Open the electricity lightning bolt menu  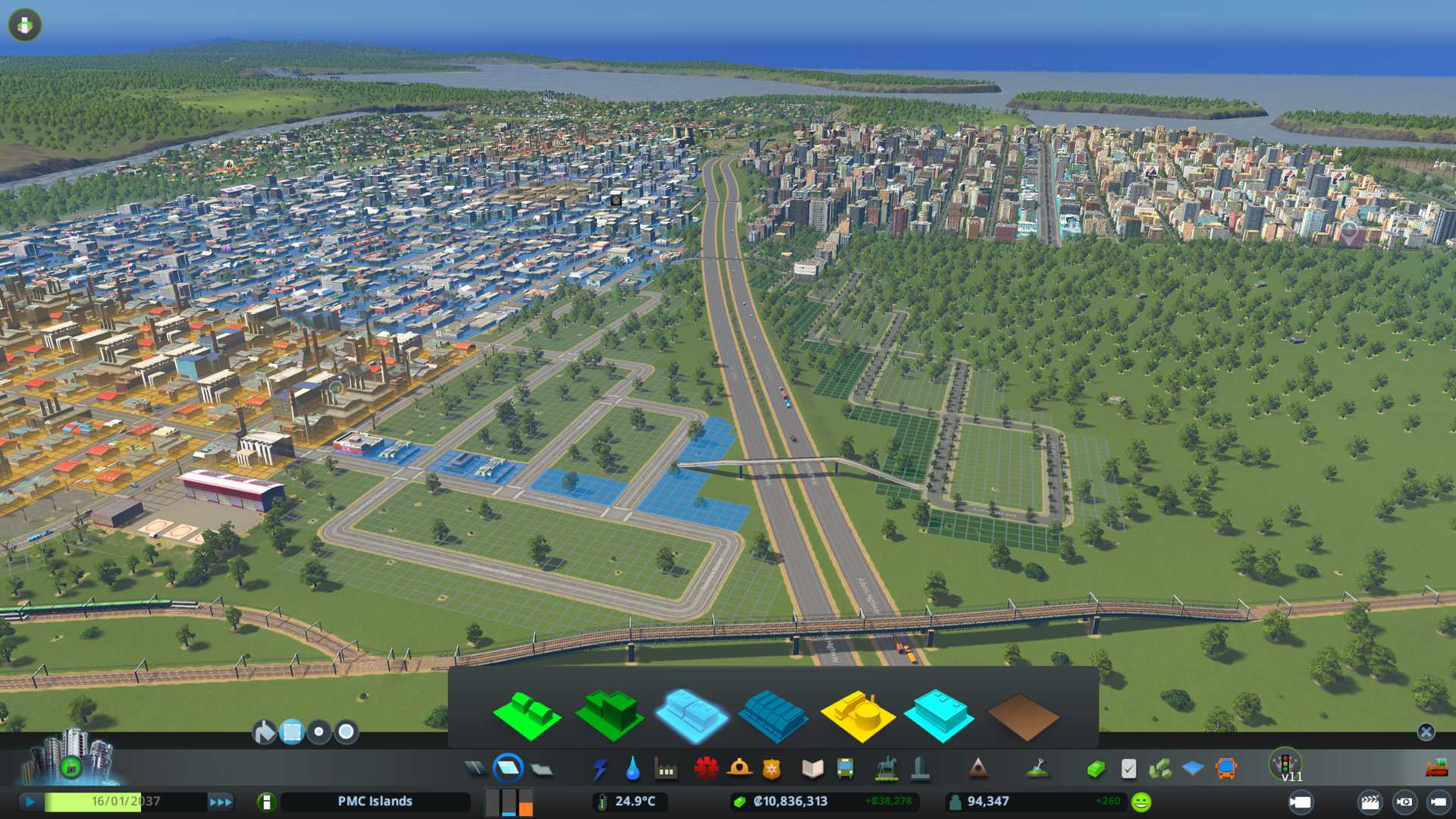pos(600,769)
